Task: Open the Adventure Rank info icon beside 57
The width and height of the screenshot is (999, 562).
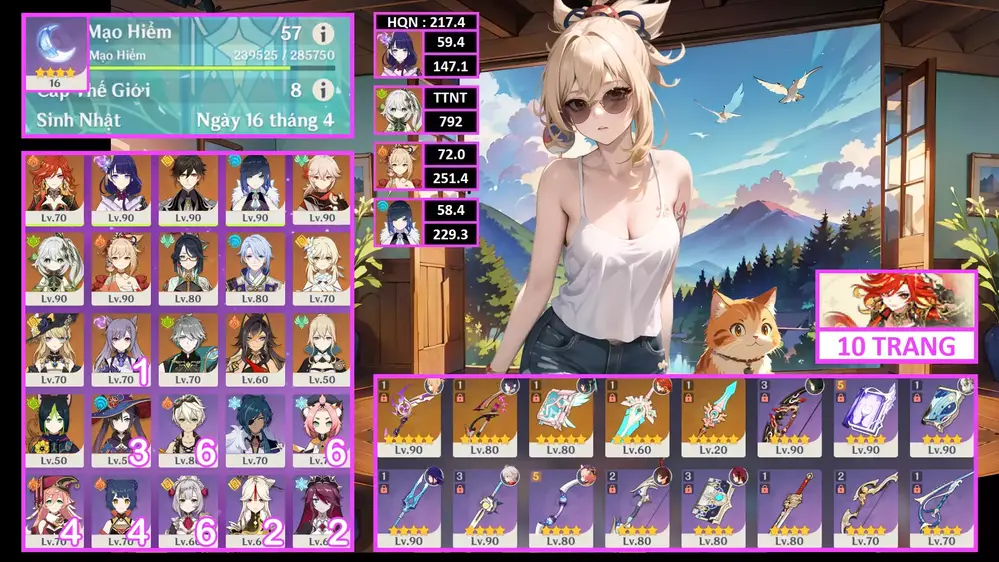Action: (x=322, y=33)
